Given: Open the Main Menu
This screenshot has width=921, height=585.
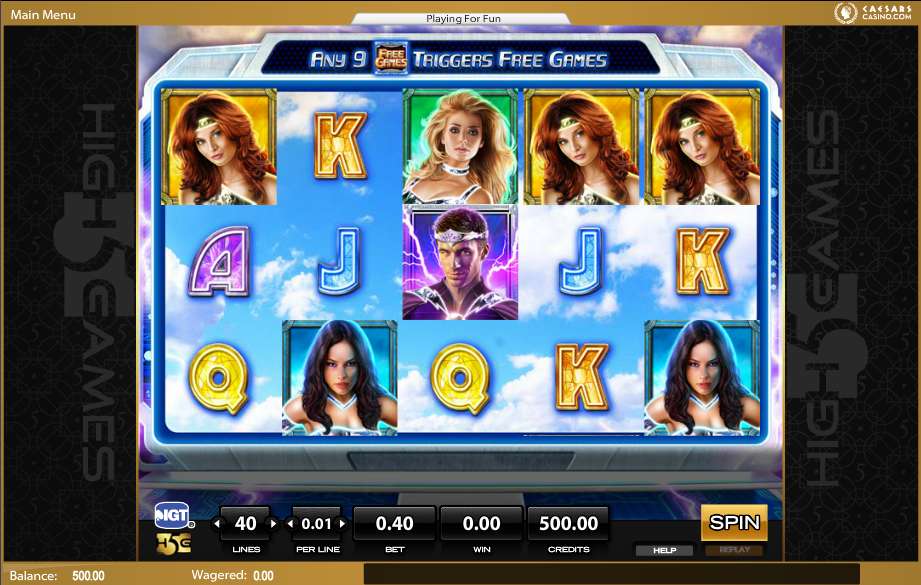Looking at the screenshot, I should click(43, 15).
